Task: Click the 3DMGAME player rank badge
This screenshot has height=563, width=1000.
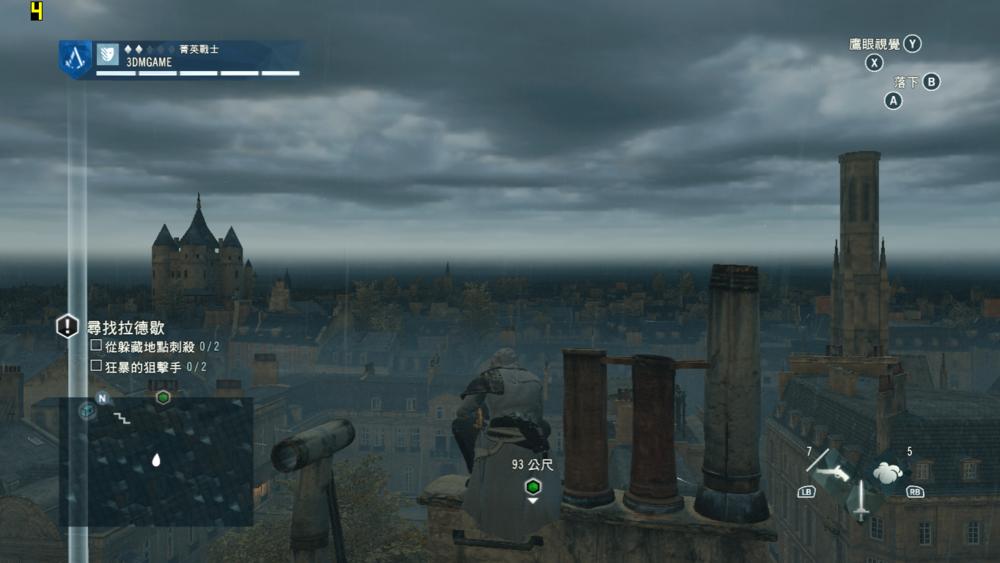Action: tap(108, 54)
